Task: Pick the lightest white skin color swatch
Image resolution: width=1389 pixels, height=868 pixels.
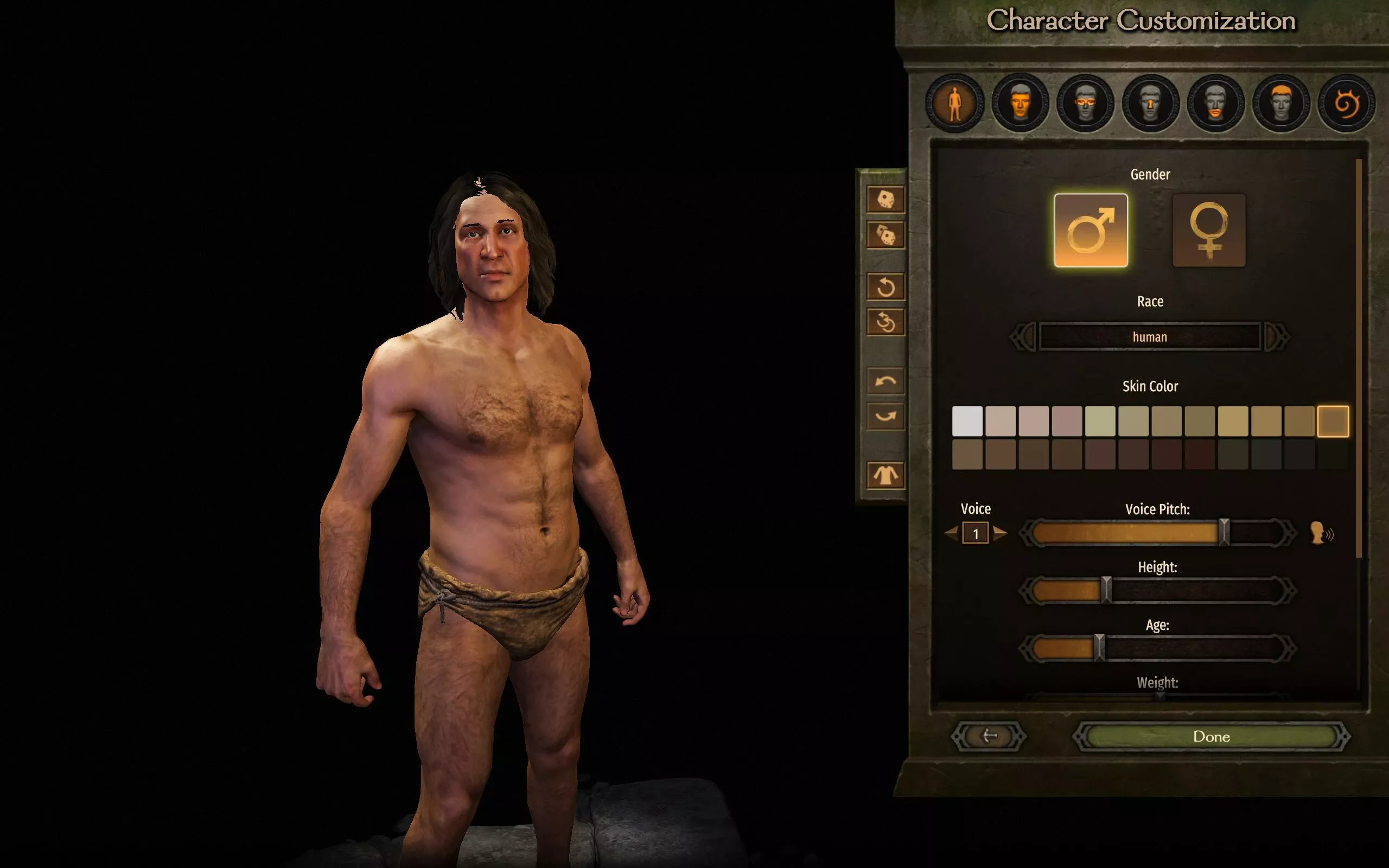Action: (x=967, y=422)
